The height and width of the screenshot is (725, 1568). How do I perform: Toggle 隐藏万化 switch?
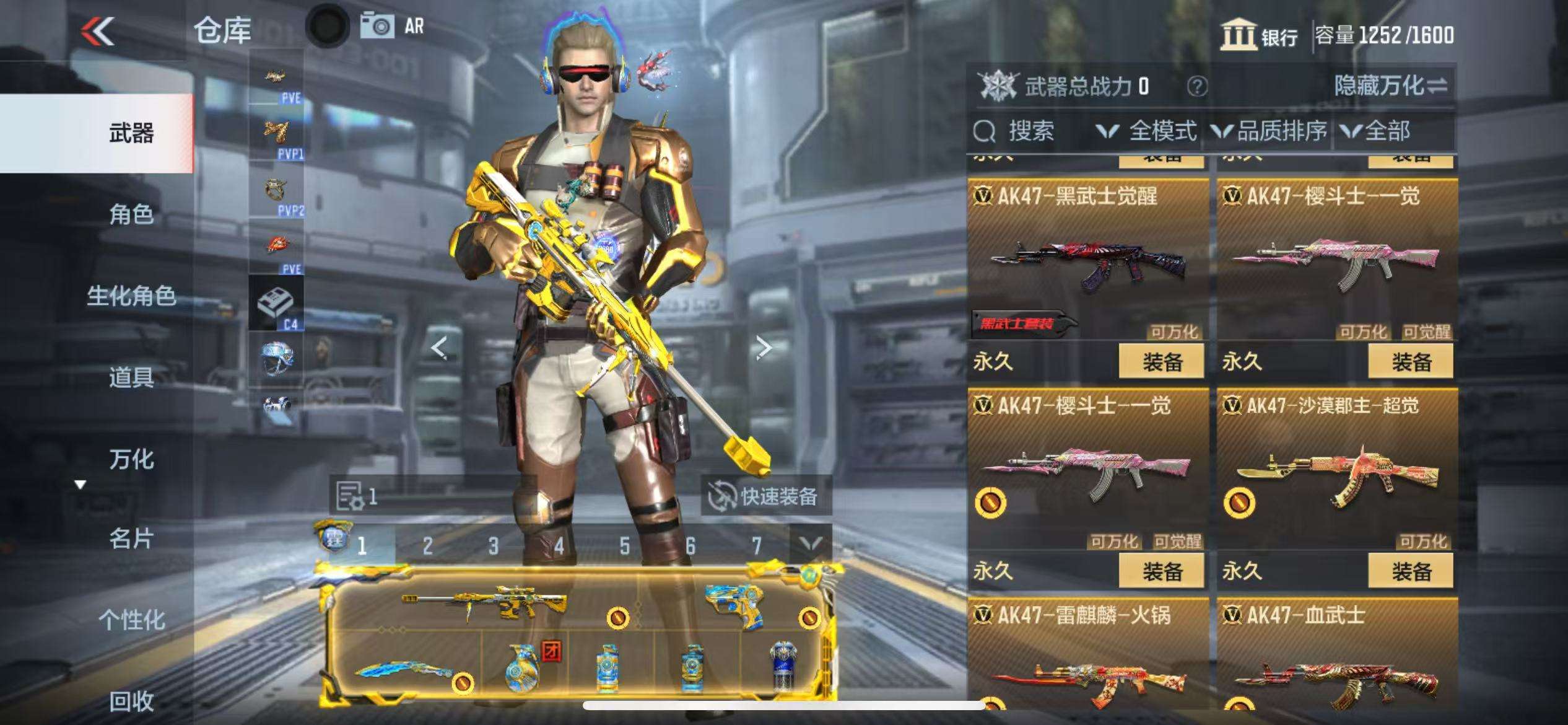click(x=1390, y=86)
